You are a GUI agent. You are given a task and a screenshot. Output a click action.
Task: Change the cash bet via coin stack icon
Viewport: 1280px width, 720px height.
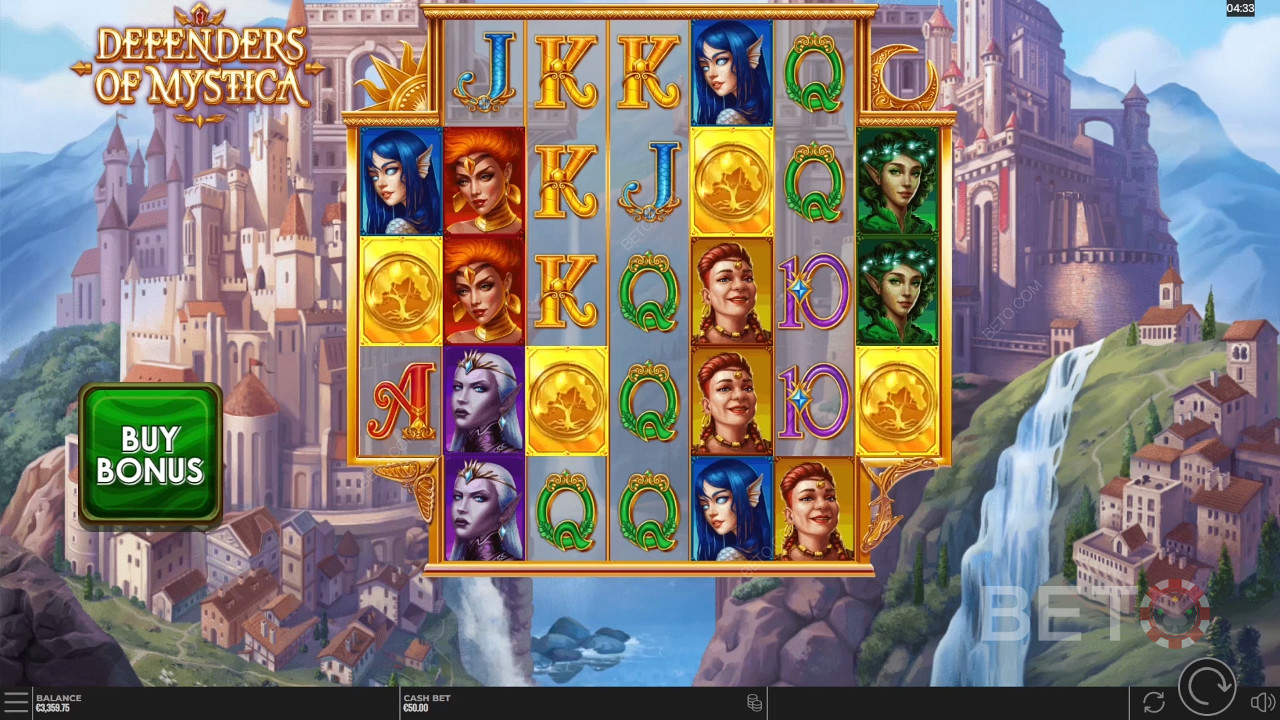[755, 703]
